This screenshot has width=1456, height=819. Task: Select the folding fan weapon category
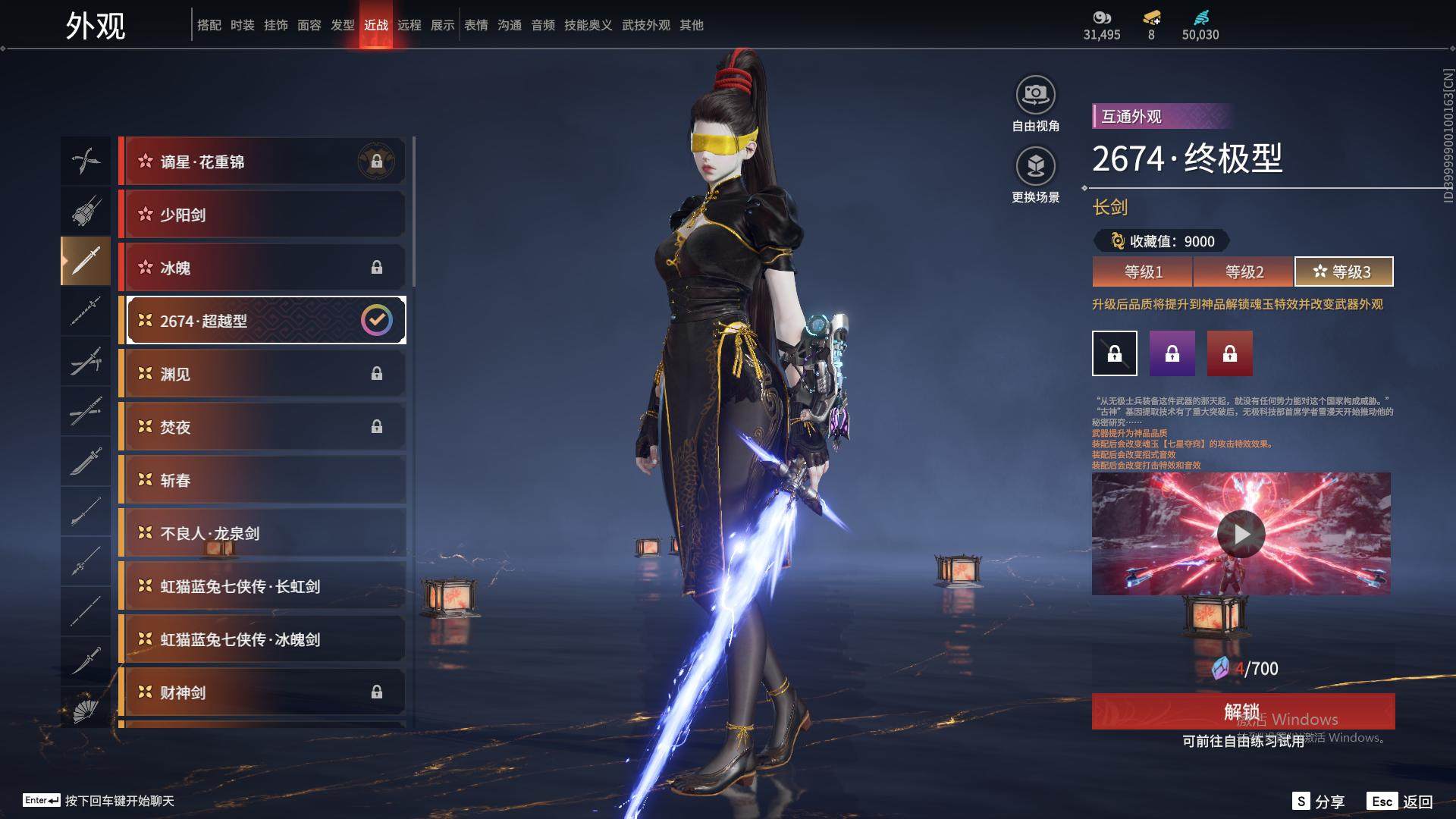click(86, 710)
